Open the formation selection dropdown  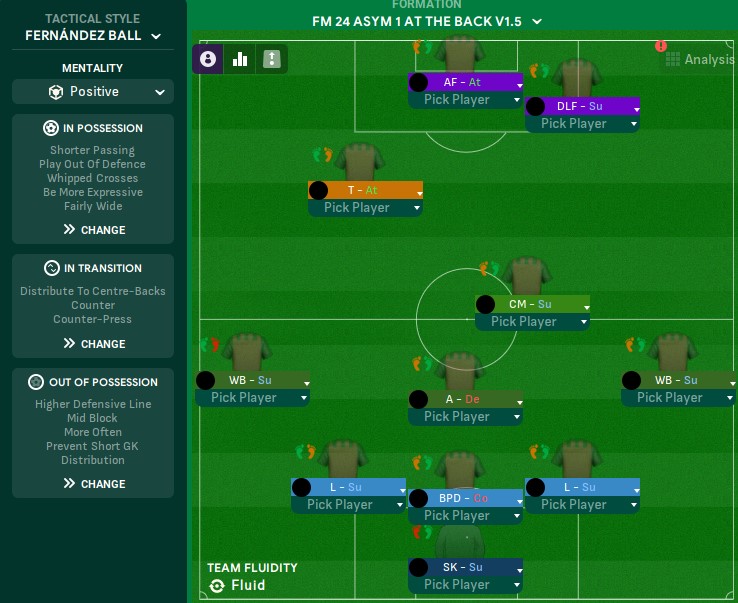(427, 21)
